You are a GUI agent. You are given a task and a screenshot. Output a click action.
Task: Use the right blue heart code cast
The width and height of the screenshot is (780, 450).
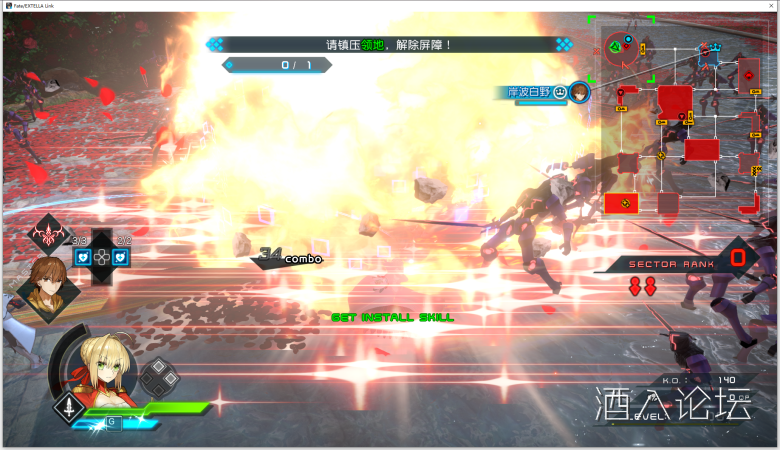click(121, 257)
